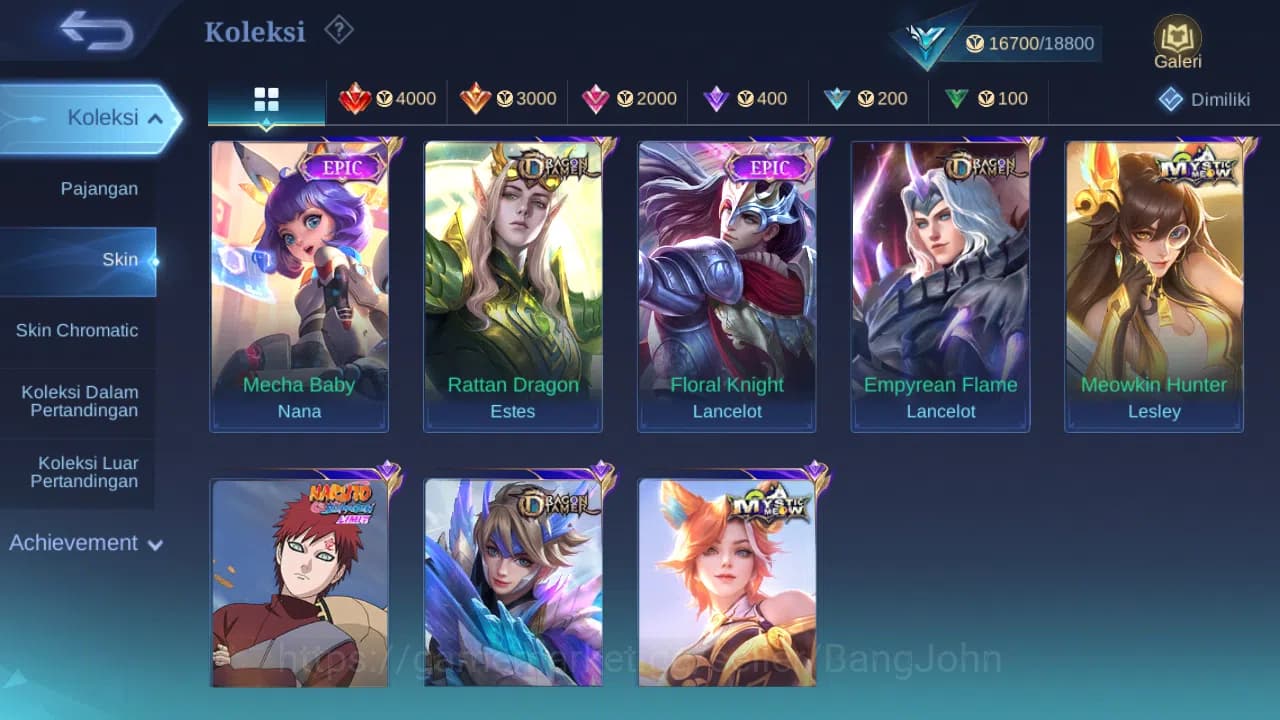Switch to the Skin Chromatic tab
The height and width of the screenshot is (720, 1280).
point(78,330)
